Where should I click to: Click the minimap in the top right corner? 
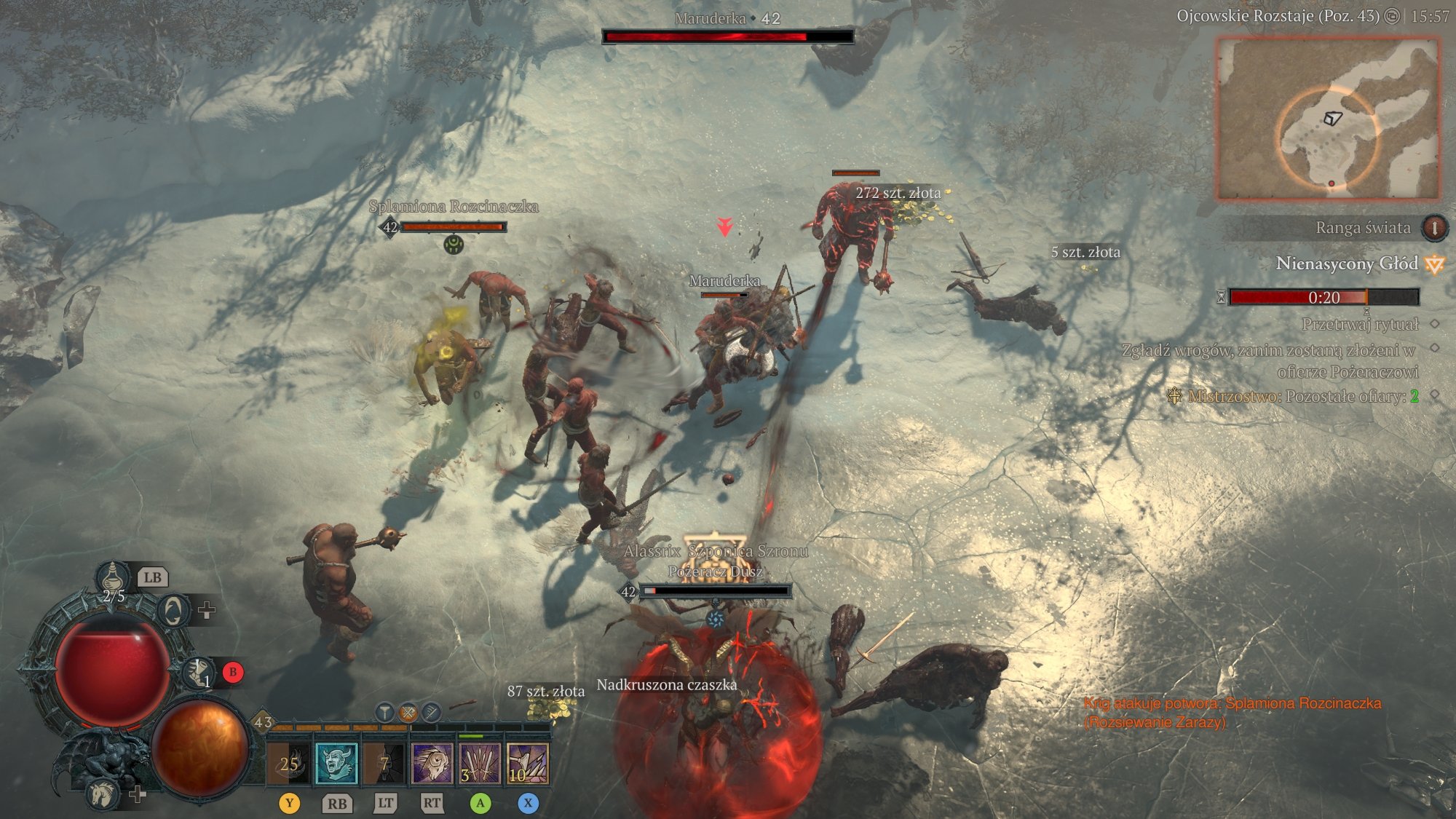1329,116
